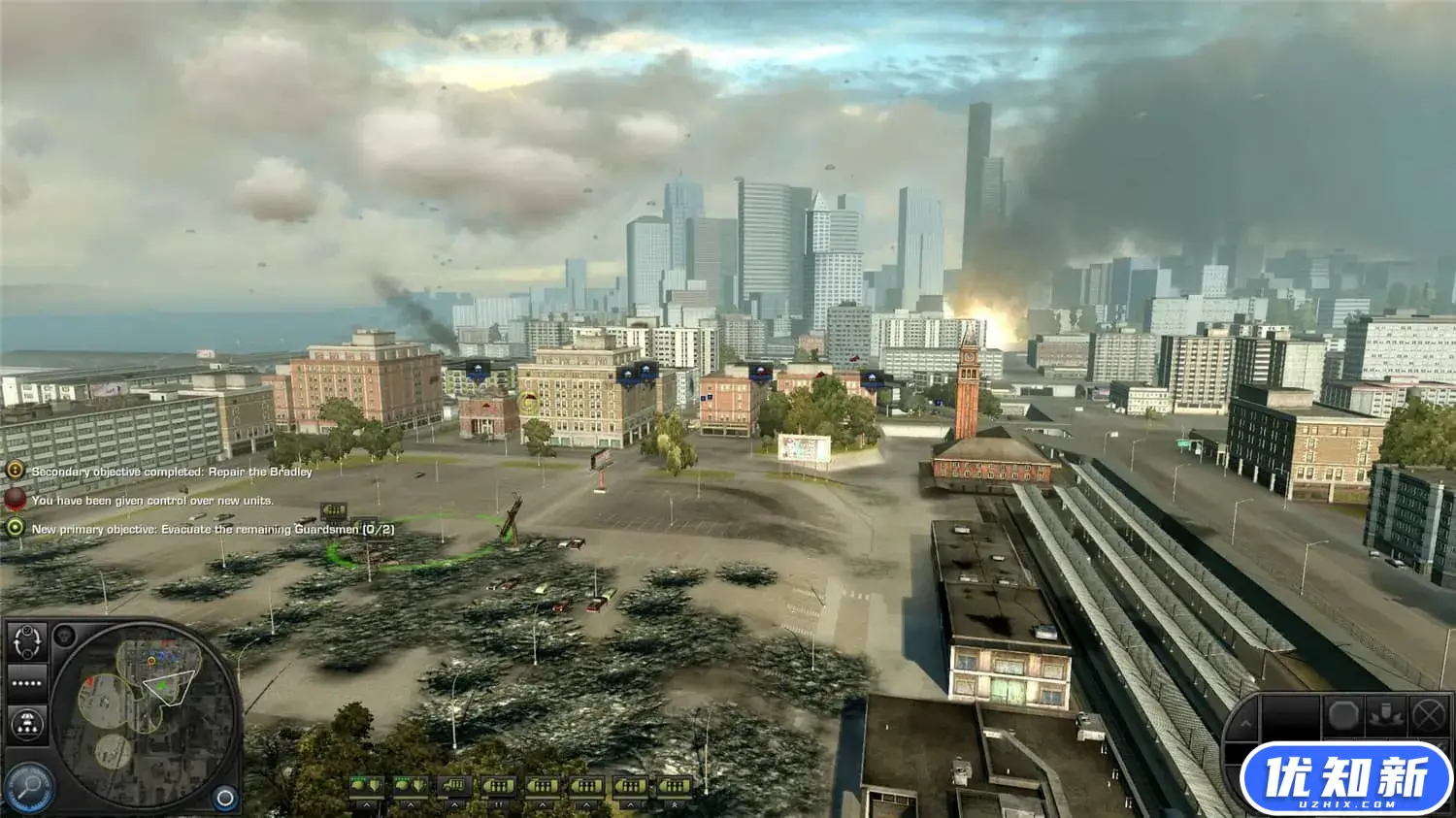This screenshot has height=818, width=1456.
Task: Select the first Bradley vehicle portrait
Action: (498, 785)
